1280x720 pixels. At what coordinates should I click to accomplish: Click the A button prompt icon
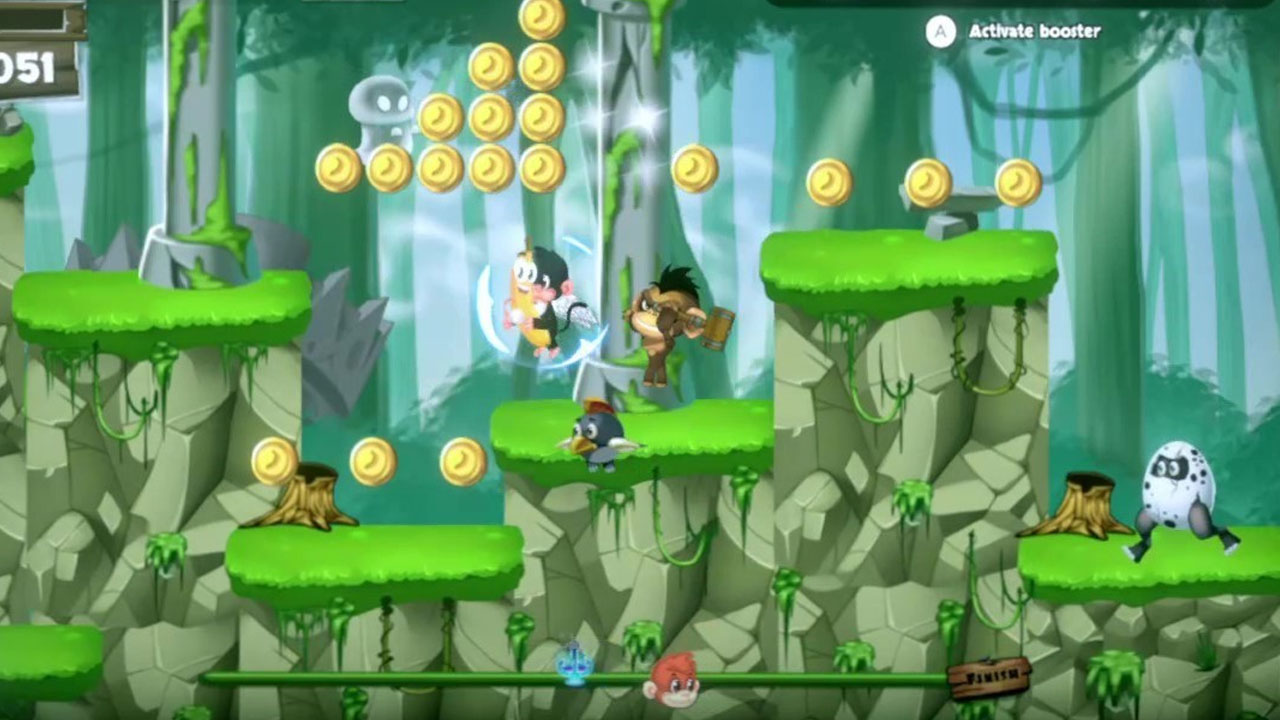(938, 31)
